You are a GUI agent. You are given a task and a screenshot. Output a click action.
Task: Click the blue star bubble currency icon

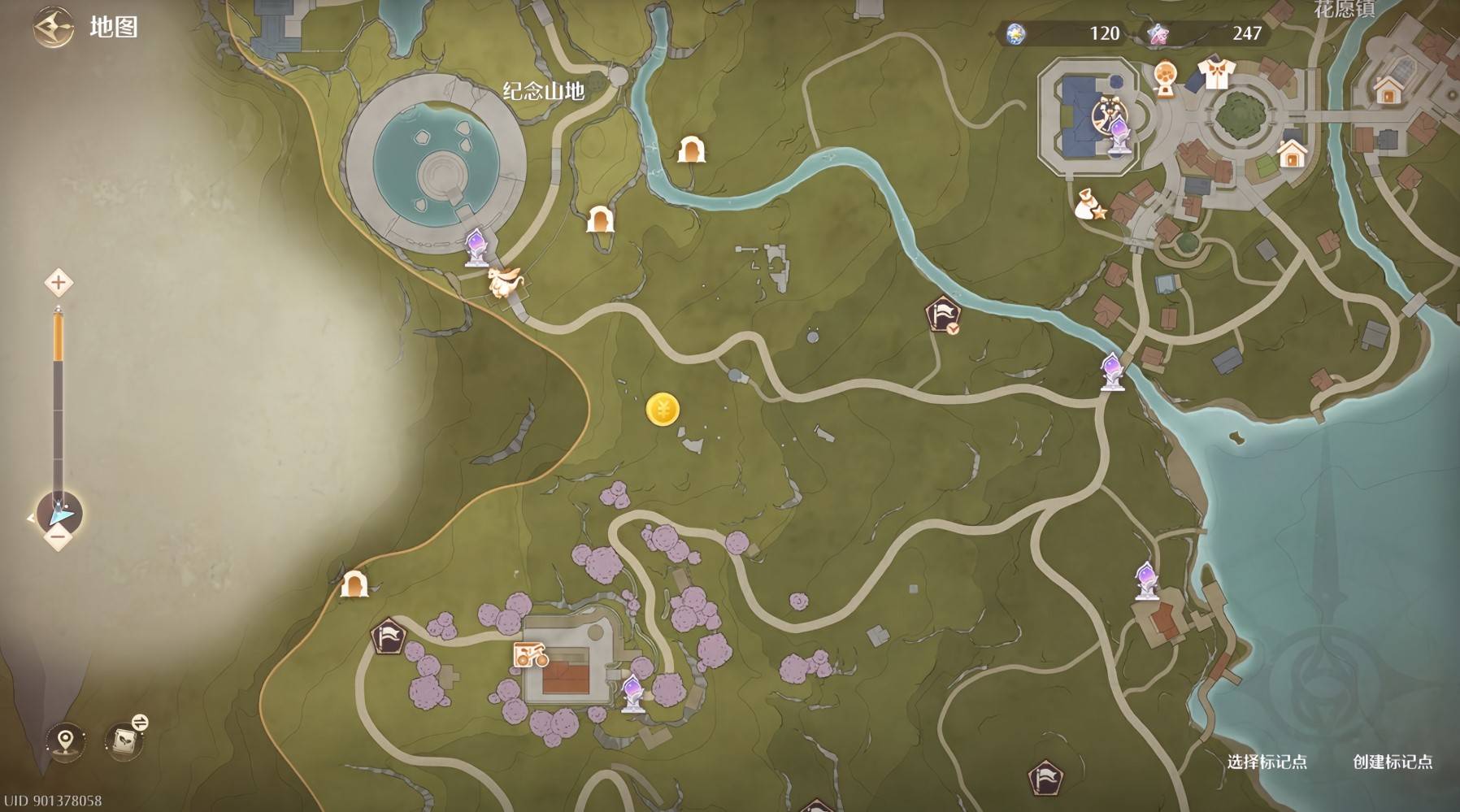pyautogui.click(x=1016, y=33)
